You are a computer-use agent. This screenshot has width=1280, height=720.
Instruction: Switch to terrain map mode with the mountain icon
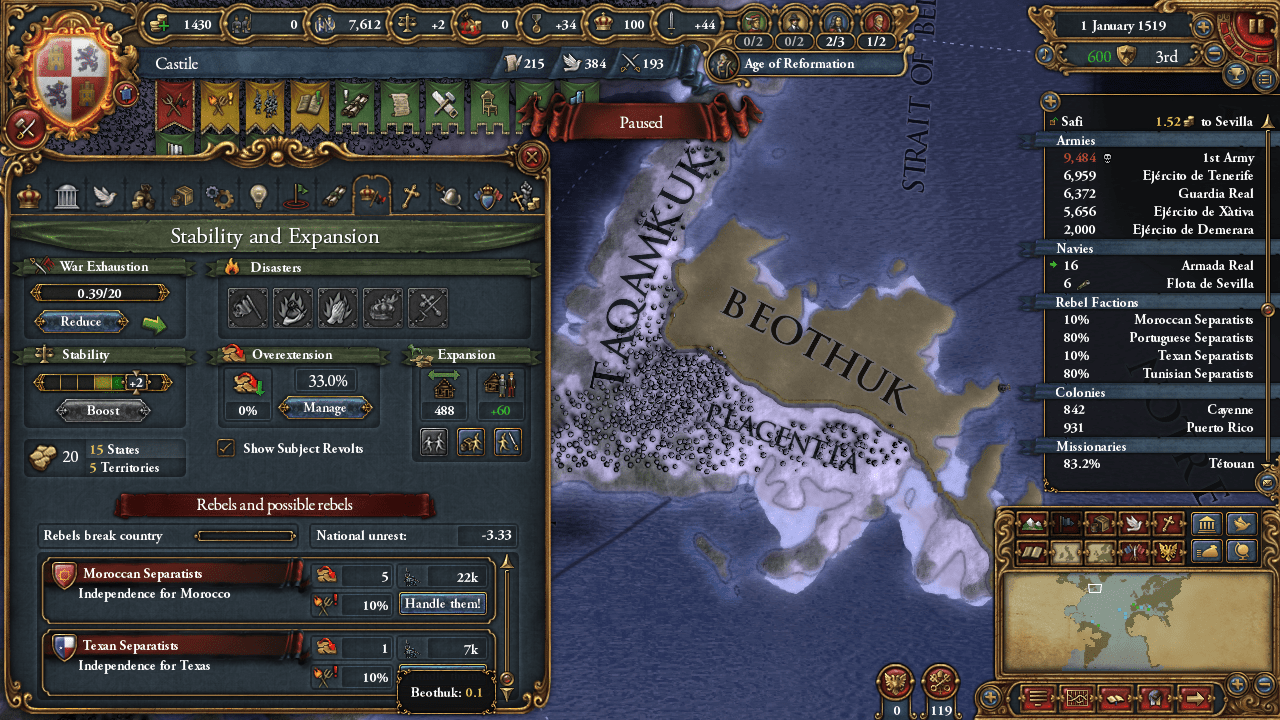[x=1033, y=522]
